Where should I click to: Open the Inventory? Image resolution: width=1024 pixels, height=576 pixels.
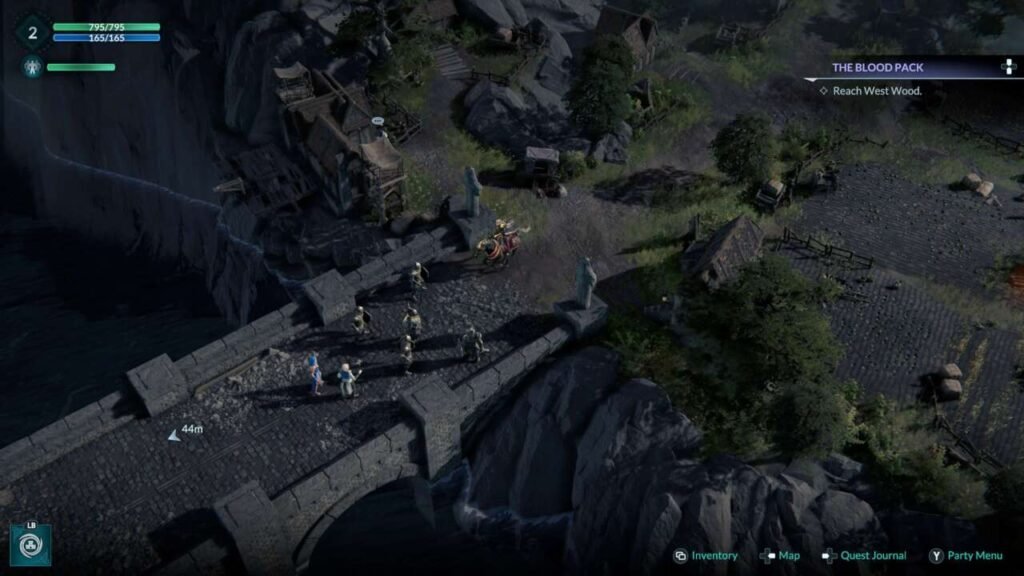(706, 556)
